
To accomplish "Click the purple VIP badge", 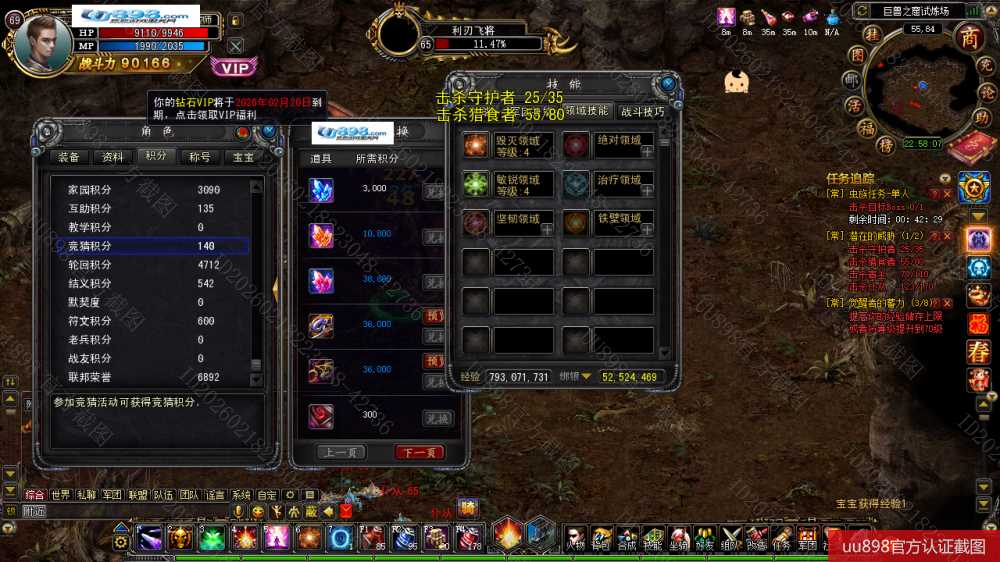I will [x=234, y=67].
